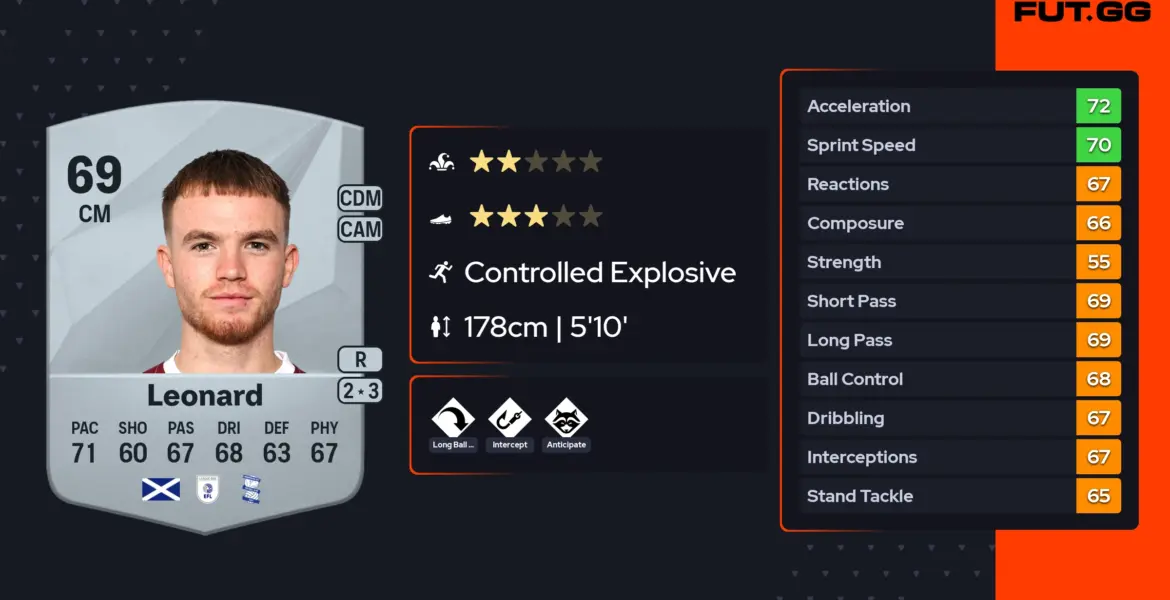1170x600 pixels.
Task: Click the CDM alternate position badge
Action: [360, 199]
